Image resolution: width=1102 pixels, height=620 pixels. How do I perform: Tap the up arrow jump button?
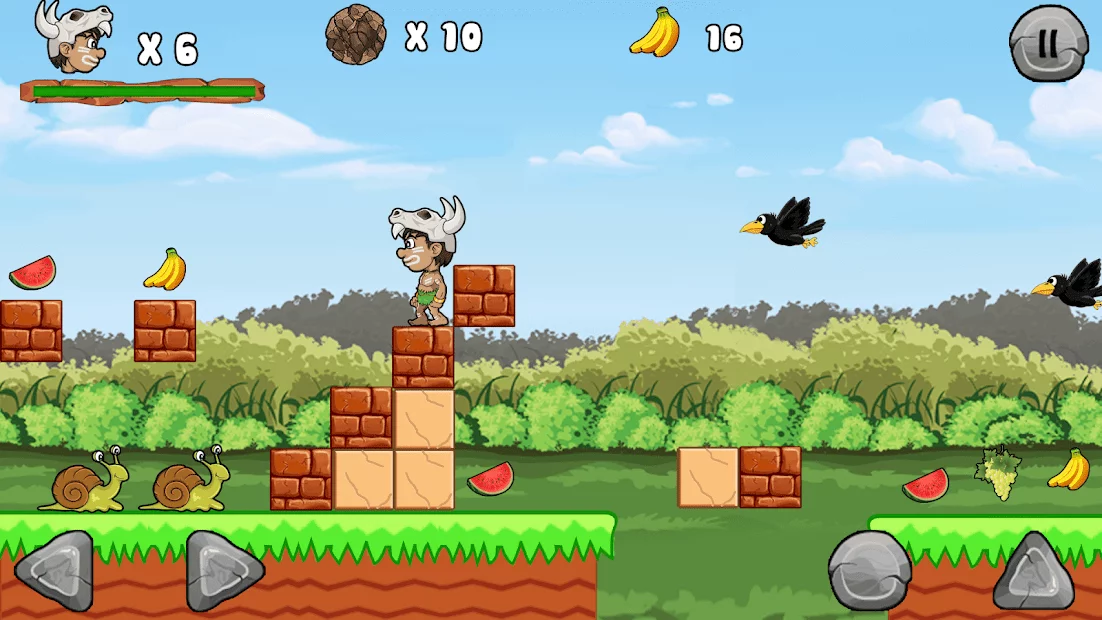pyautogui.click(x=1033, y=572)
